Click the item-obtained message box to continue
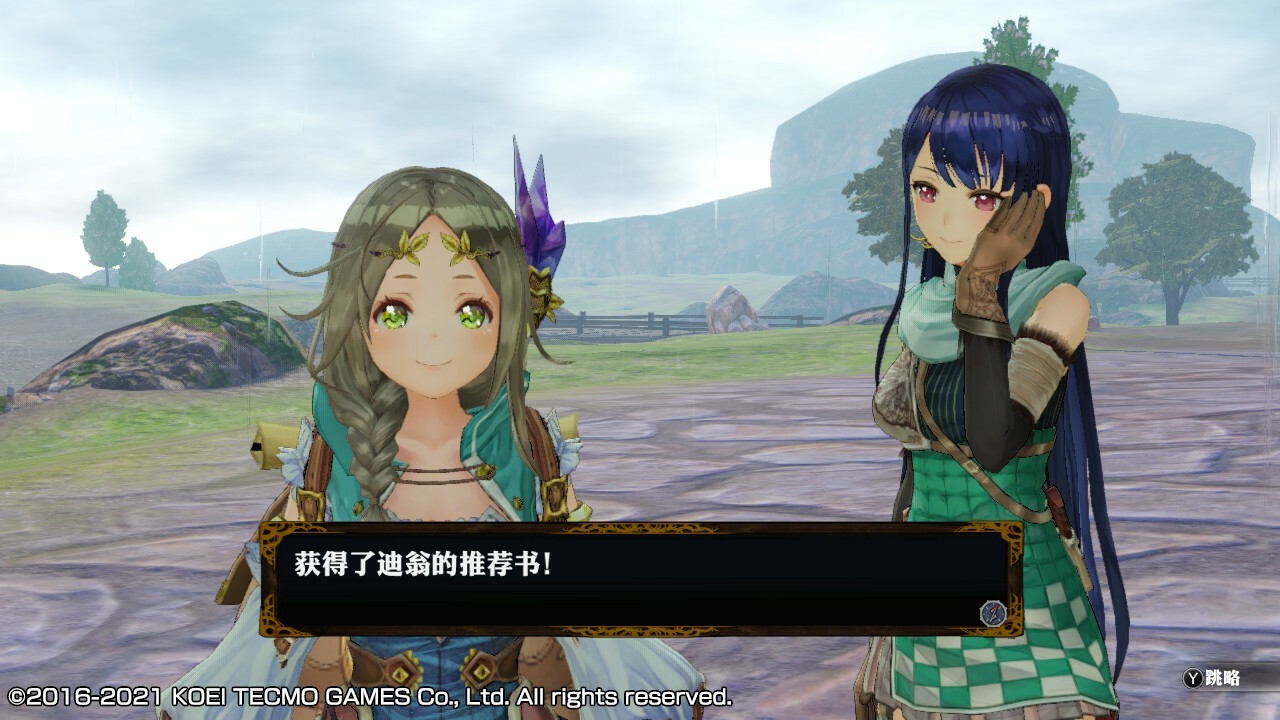This screenshot has height=720, width=1280. point(640,580)
